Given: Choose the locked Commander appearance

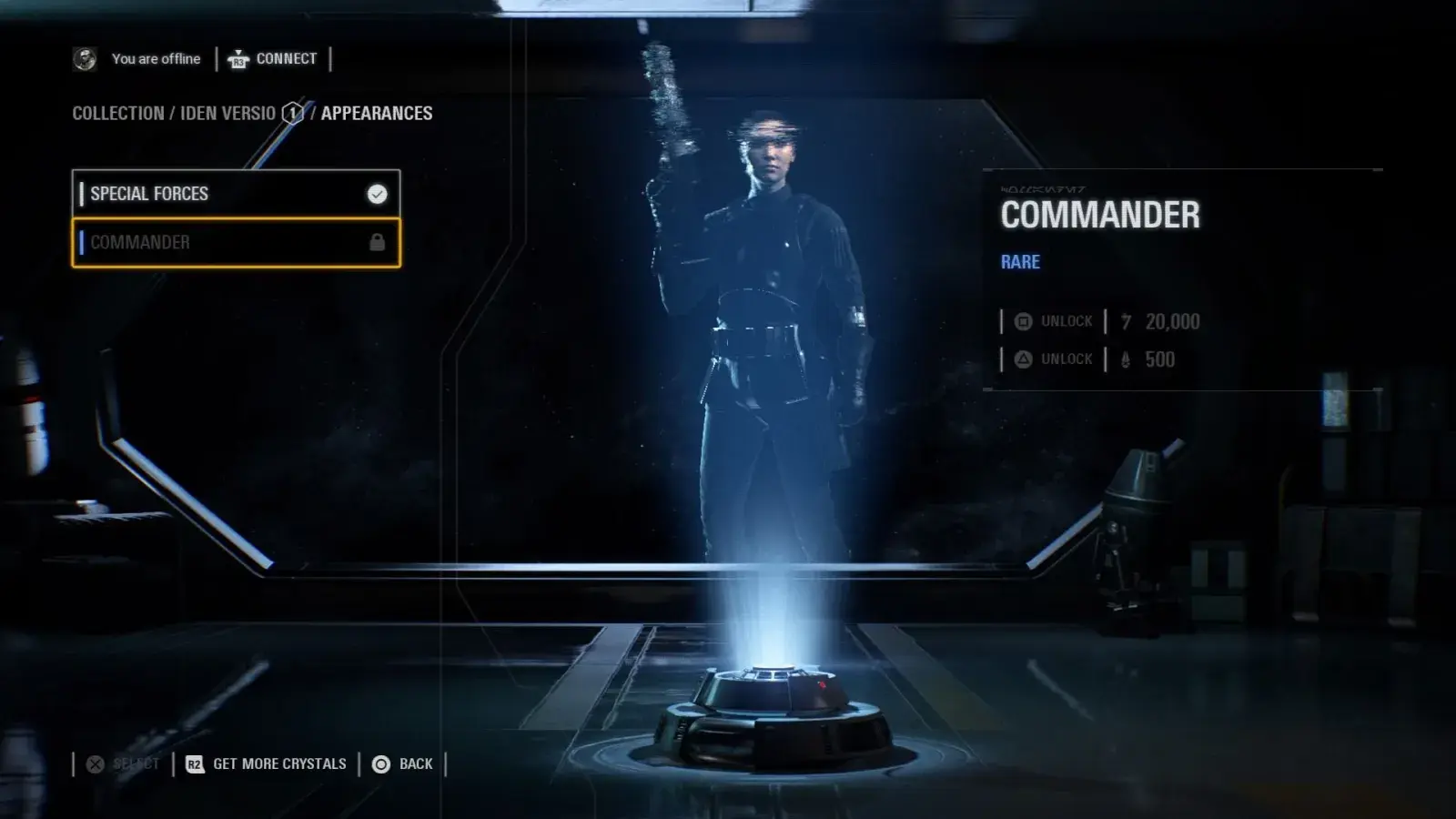Looking at the screenshot, I should coord(236,243).
